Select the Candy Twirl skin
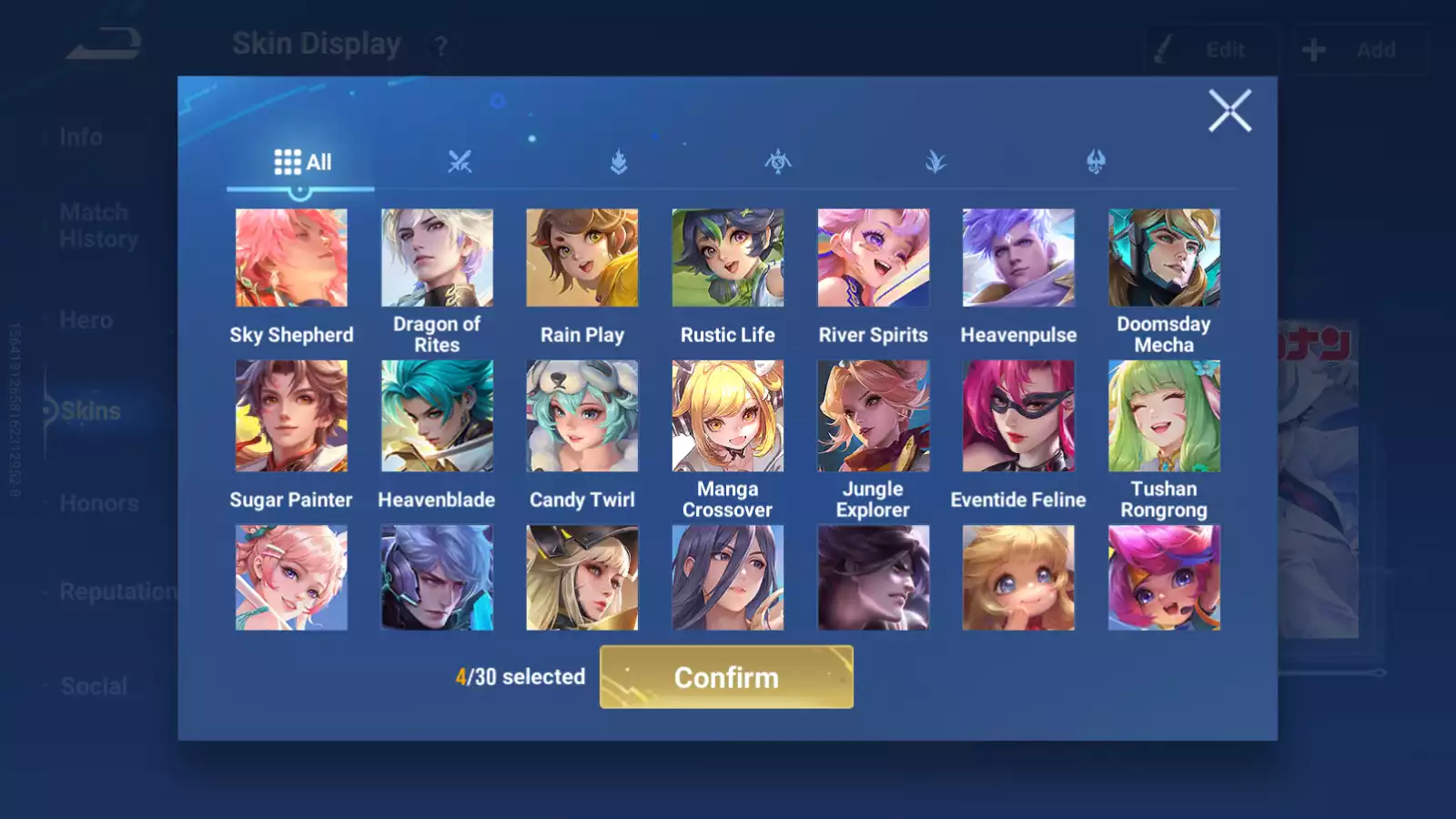1456x819 pixels. [582, 416]
